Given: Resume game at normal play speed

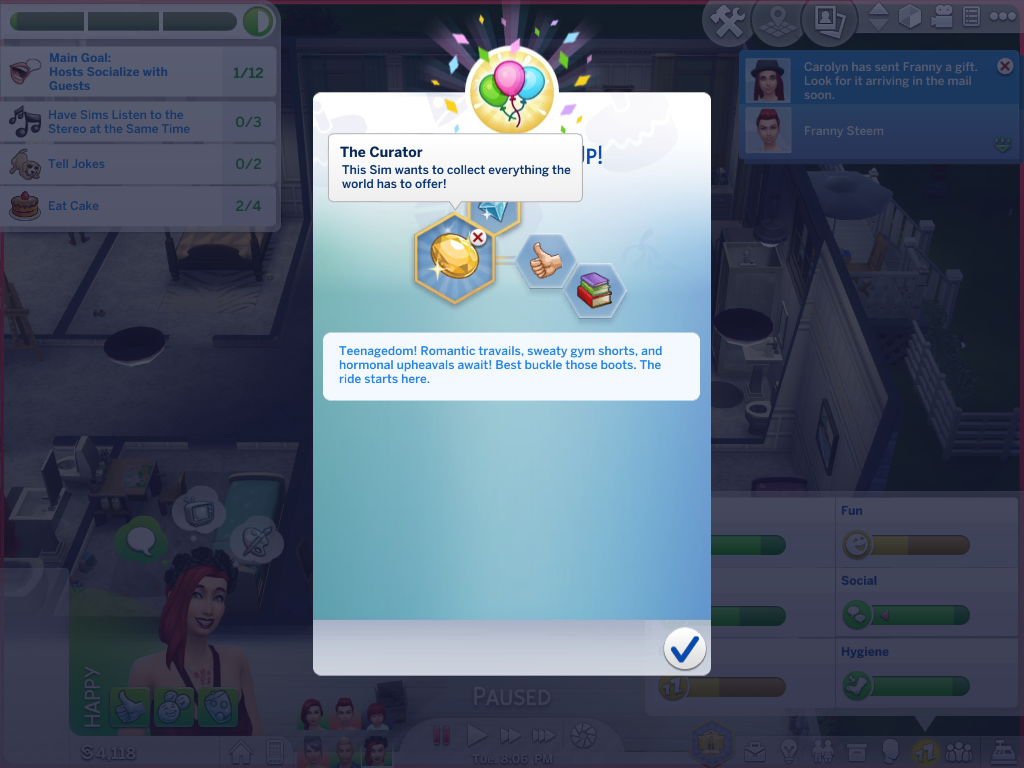Looking at the screenshot, I should pyautogui.click(x=477, y=736).
